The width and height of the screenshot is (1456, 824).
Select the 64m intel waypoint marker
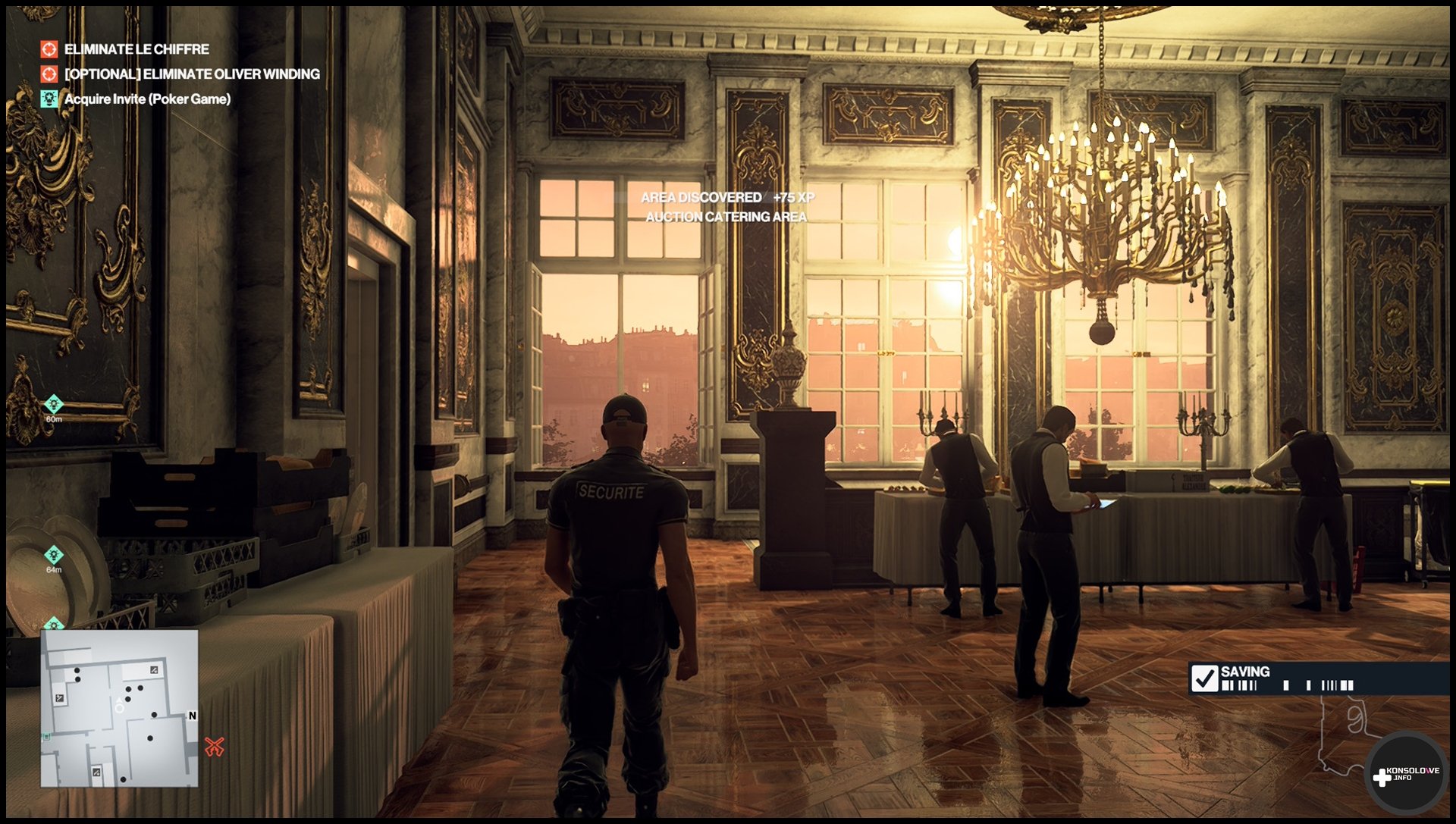coord(54,556)
